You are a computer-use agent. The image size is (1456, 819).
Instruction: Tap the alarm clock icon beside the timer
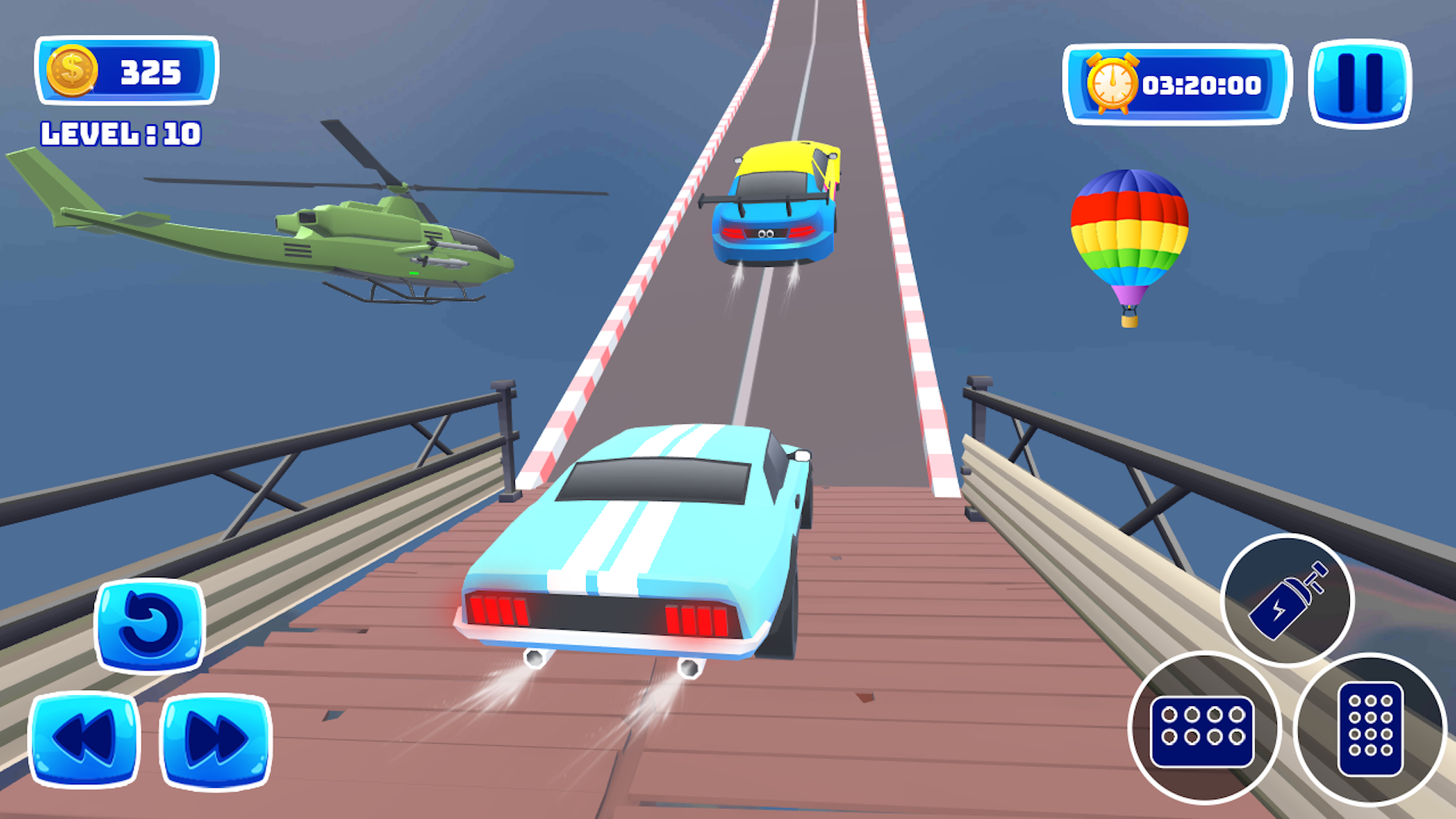[1112, 83]
